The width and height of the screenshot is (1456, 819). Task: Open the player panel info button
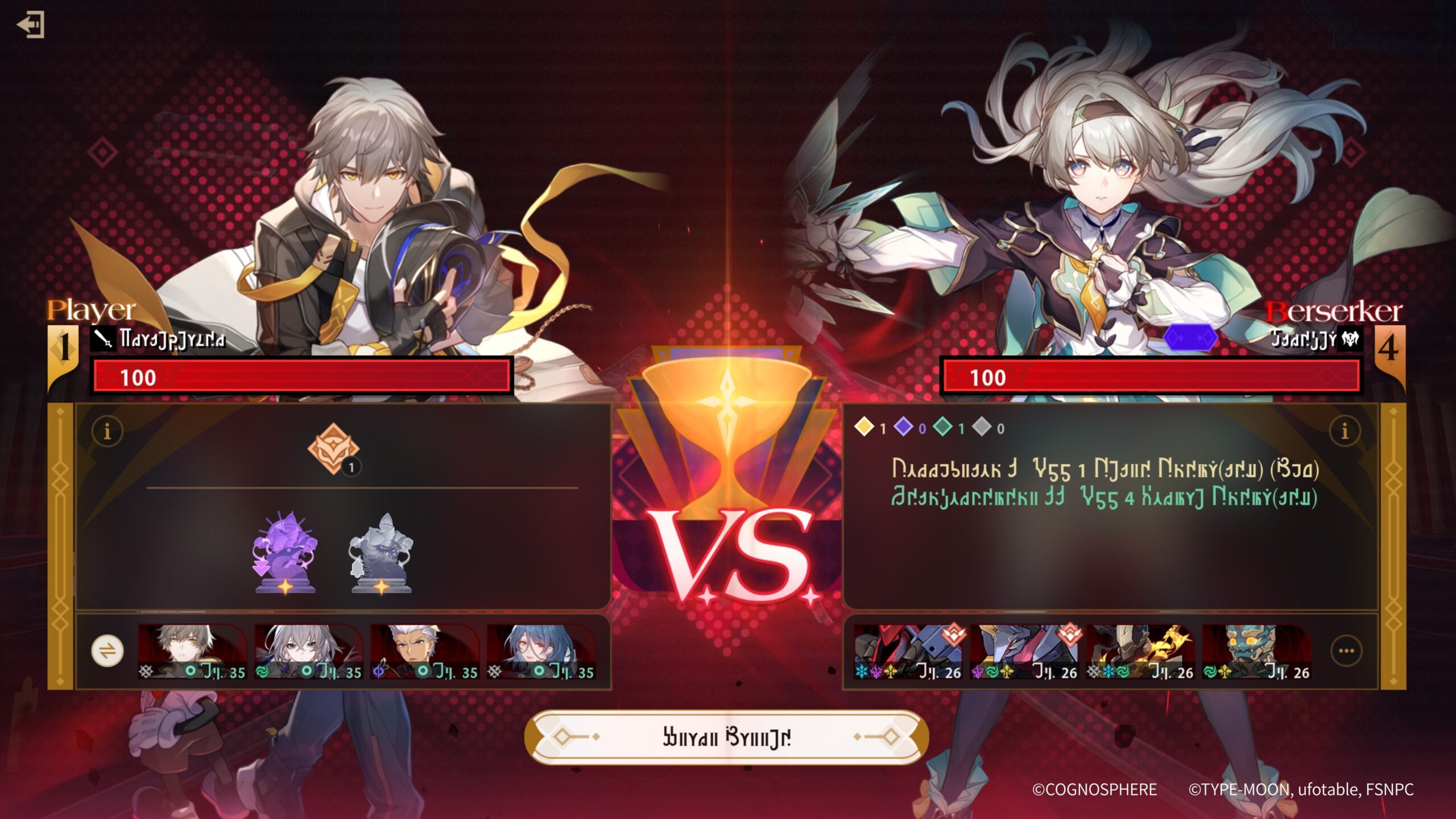tap(107, 431)
